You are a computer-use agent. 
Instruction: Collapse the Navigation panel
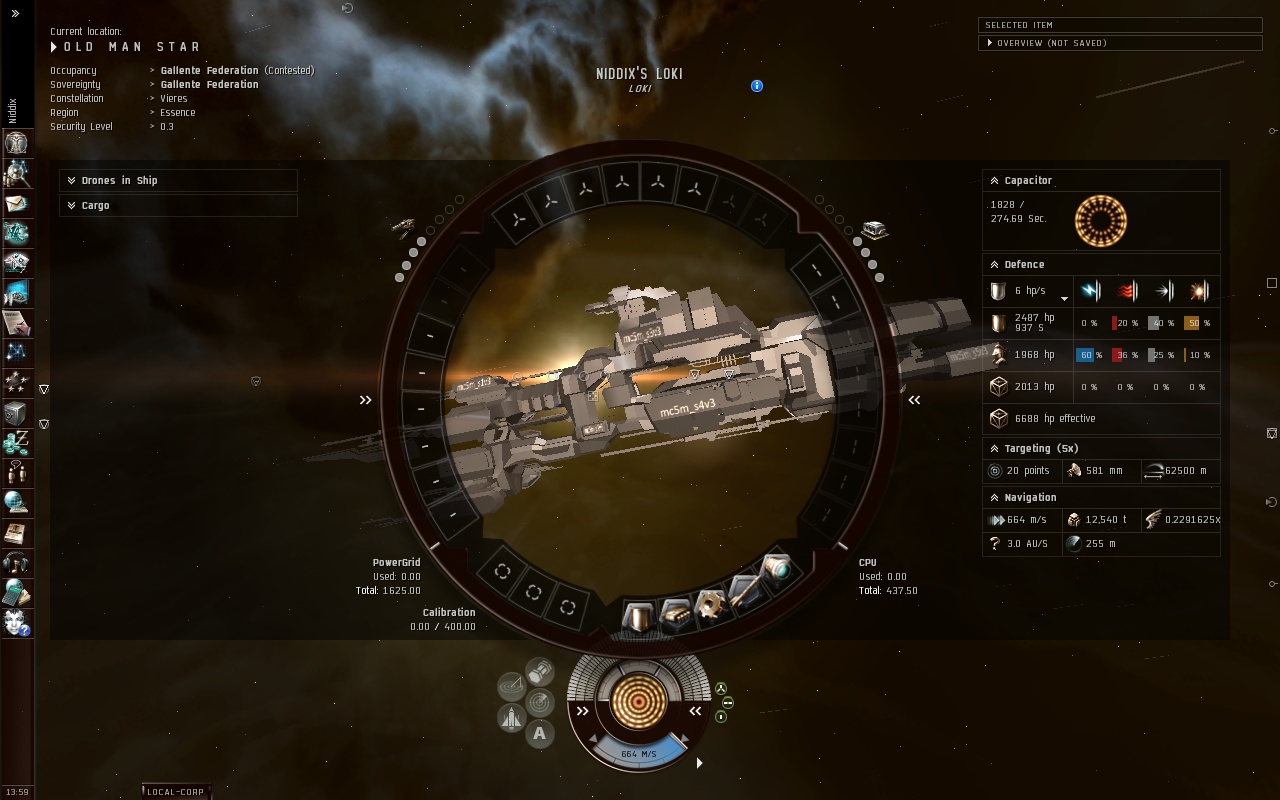tap(994, 498)
